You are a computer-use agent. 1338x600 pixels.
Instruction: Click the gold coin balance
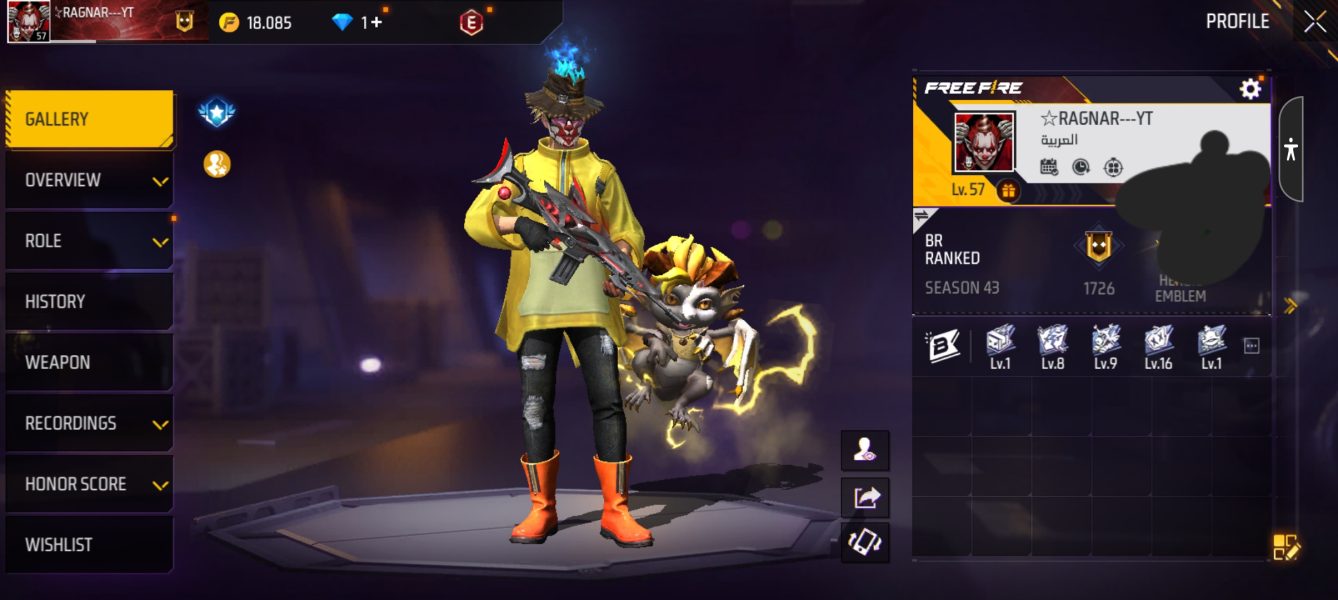(x=256, y=22)
